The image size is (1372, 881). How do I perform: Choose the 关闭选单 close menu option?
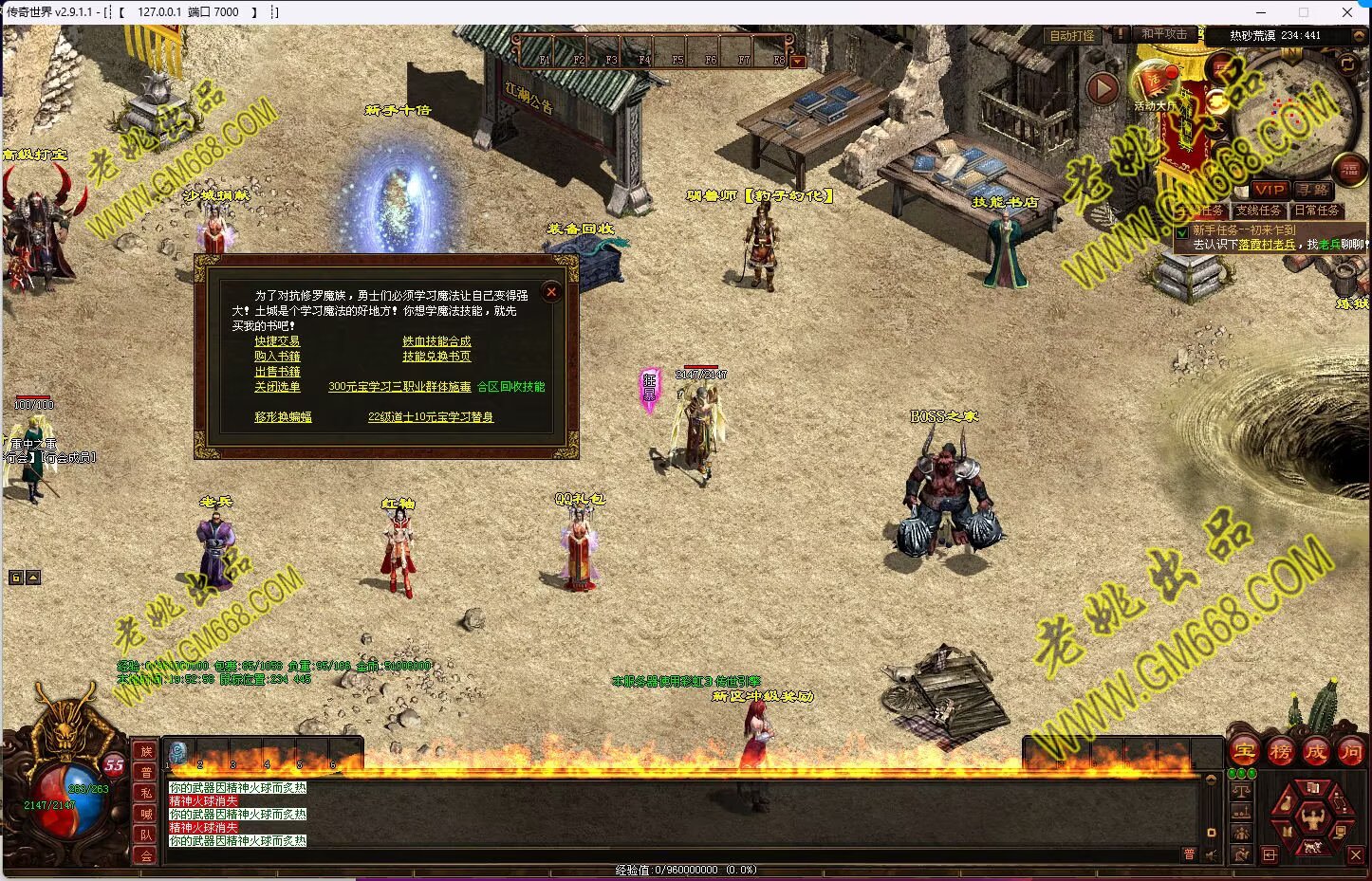point(277,387)
